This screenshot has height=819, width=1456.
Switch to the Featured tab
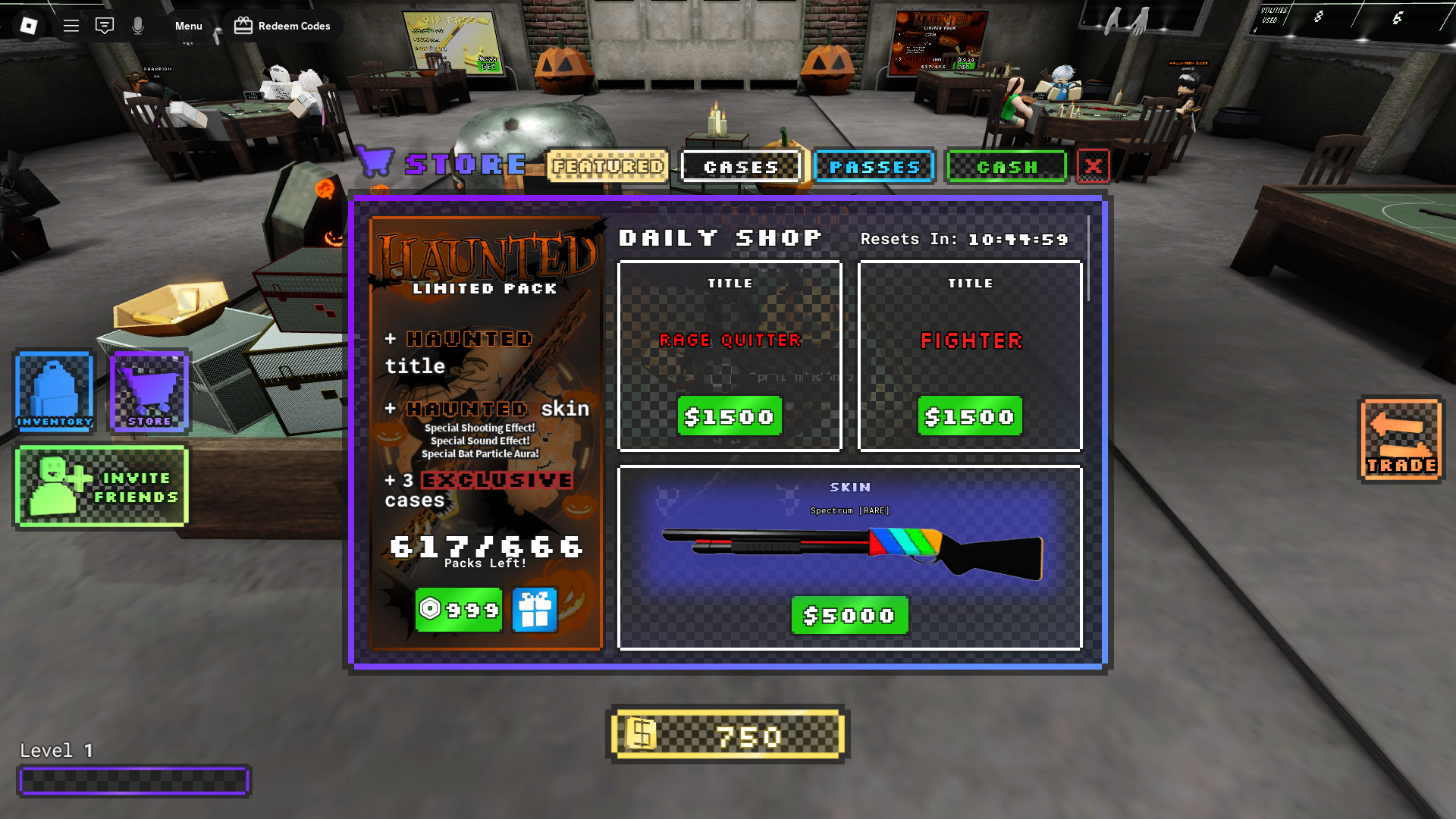[607, 166]
